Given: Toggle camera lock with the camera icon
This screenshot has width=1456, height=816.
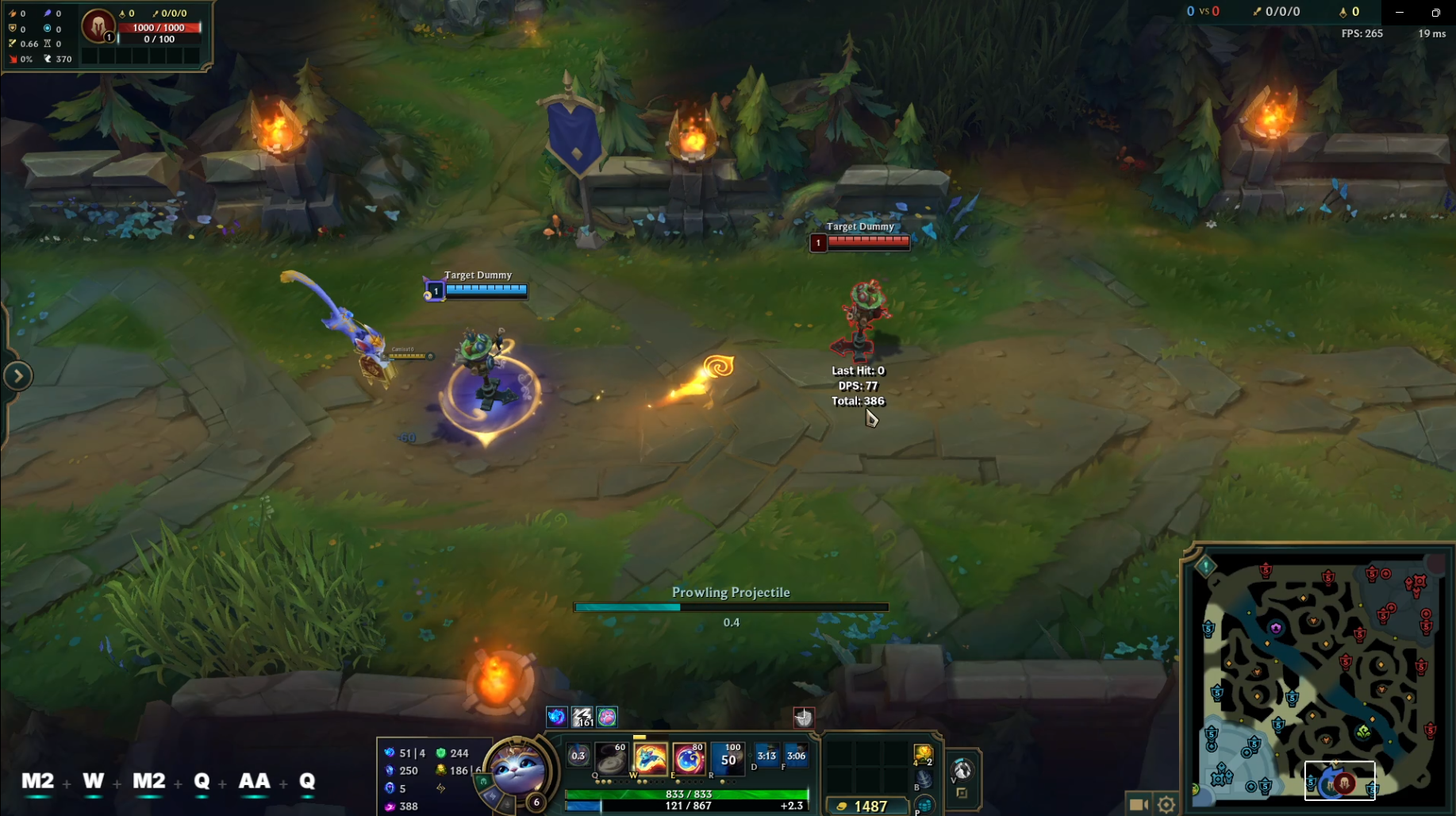Looking at the screenshot, I should [x=1138, y=803].
